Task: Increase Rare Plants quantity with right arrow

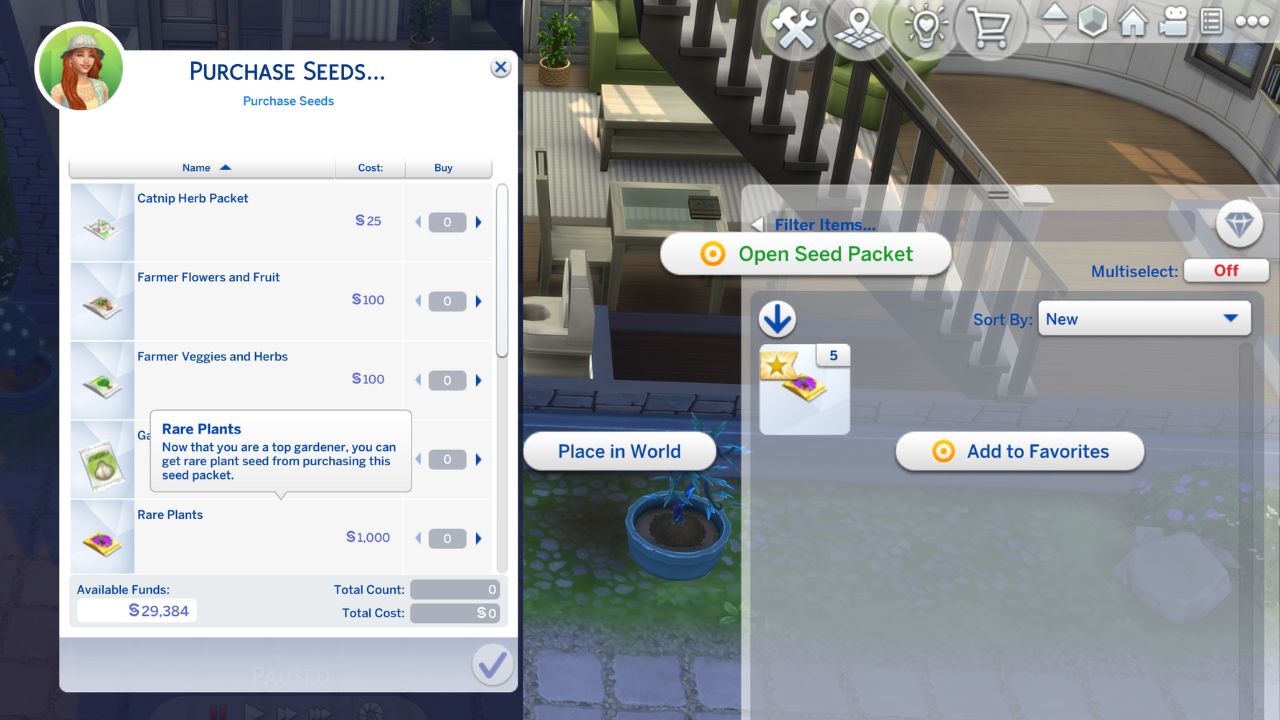Action: 479,538
